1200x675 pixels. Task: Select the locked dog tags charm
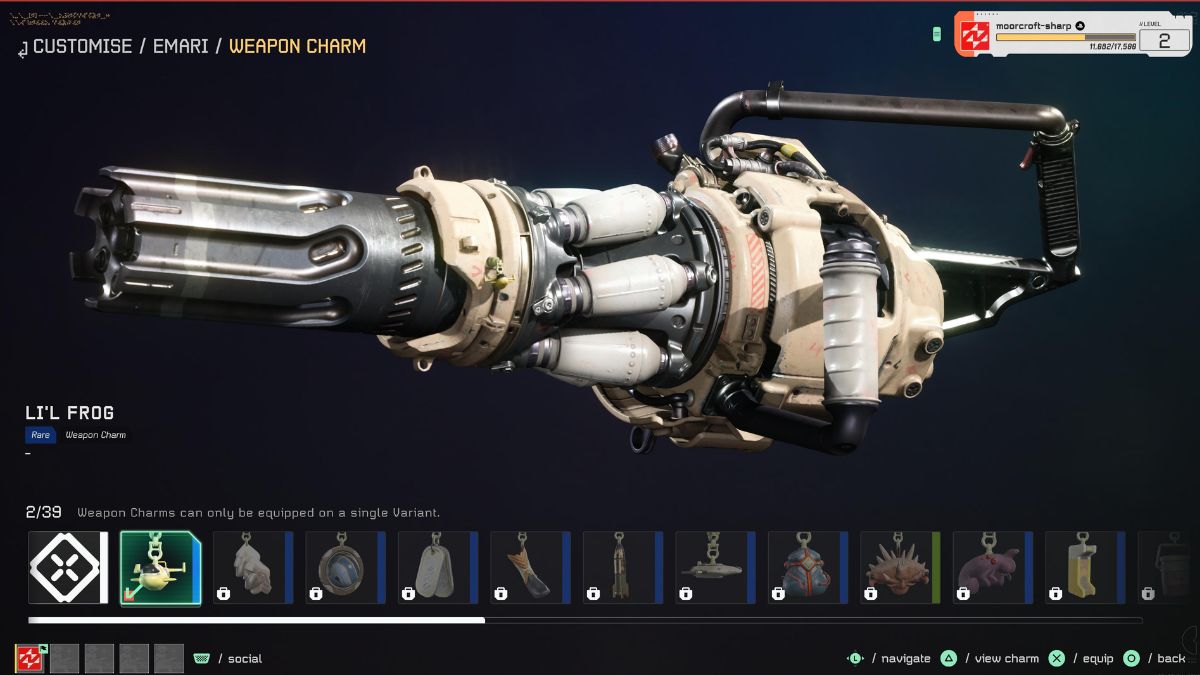pyautogui.click(x=437, y=567)
